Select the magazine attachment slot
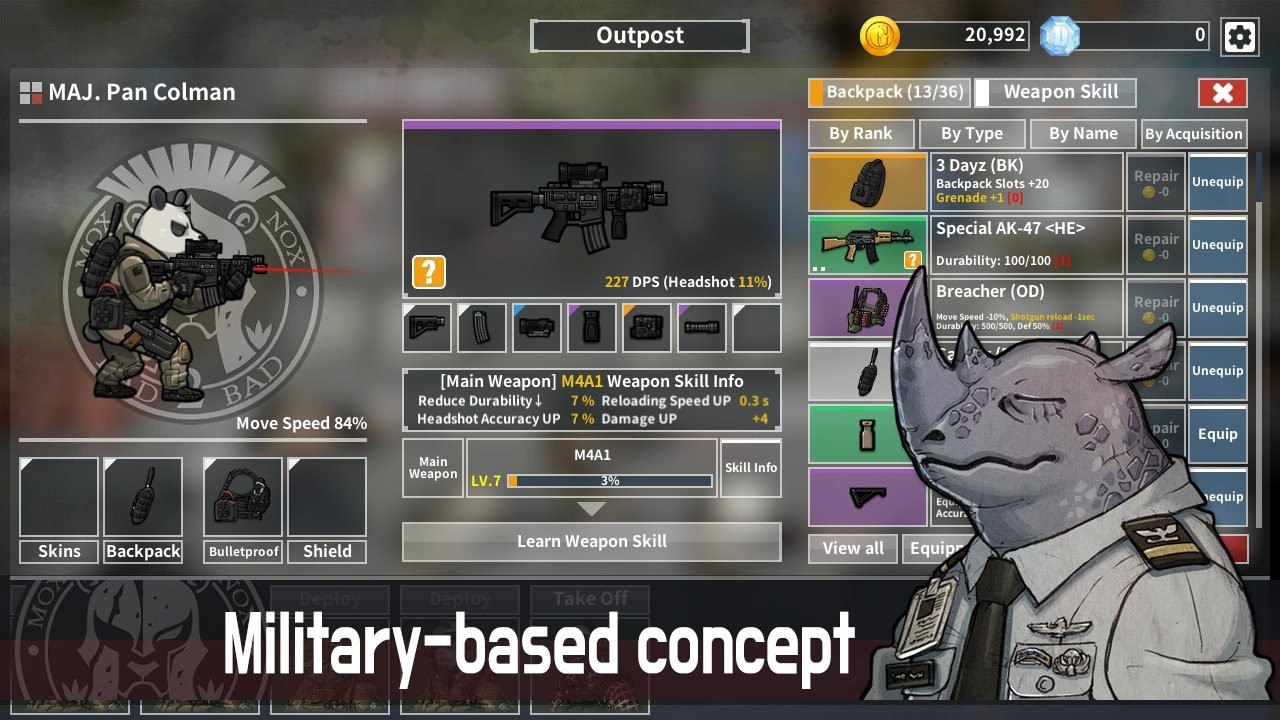This screenshot has width=1280, height=720. point(482,328)
